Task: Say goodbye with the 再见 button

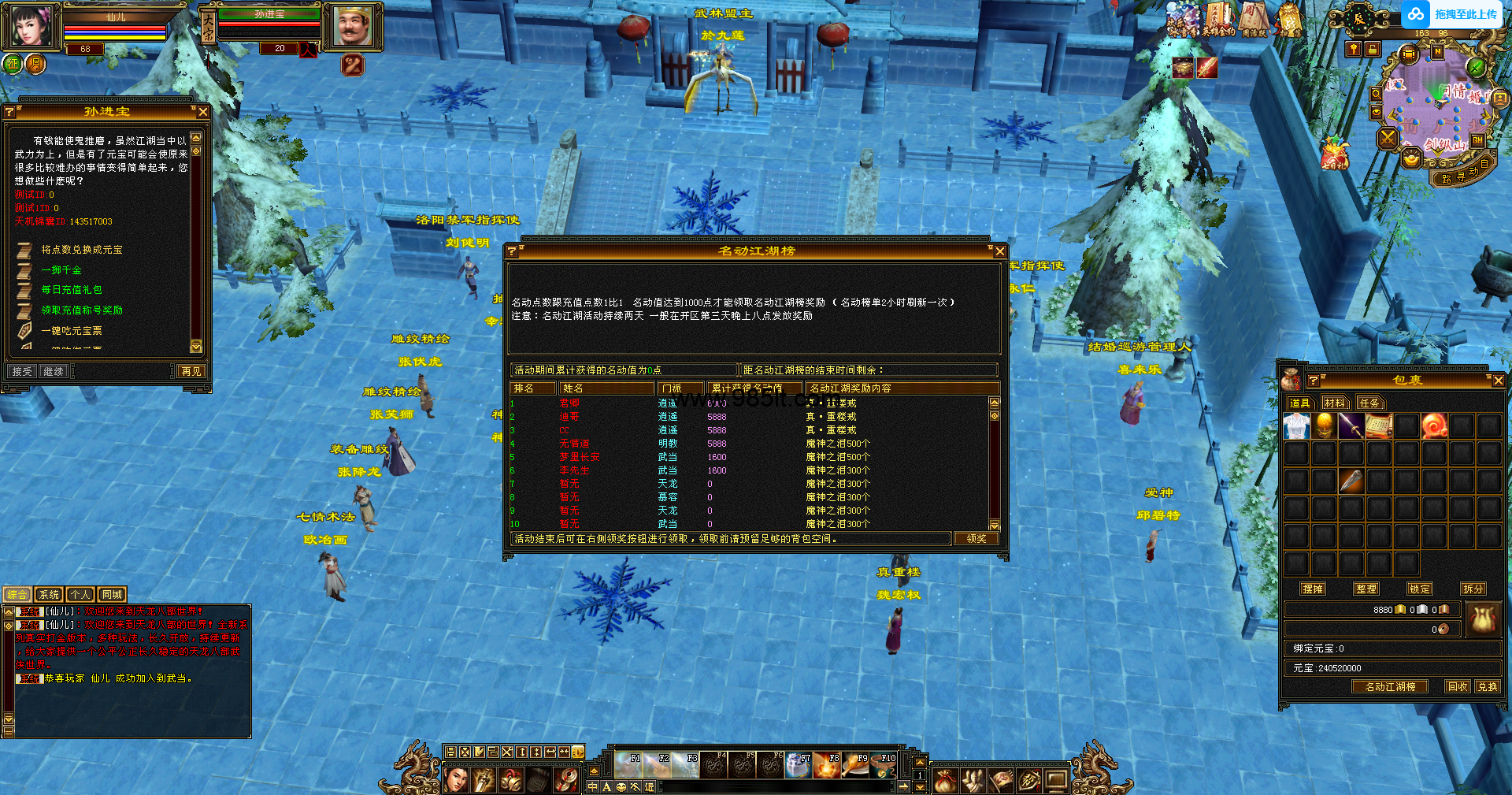Action: point(191,371)
